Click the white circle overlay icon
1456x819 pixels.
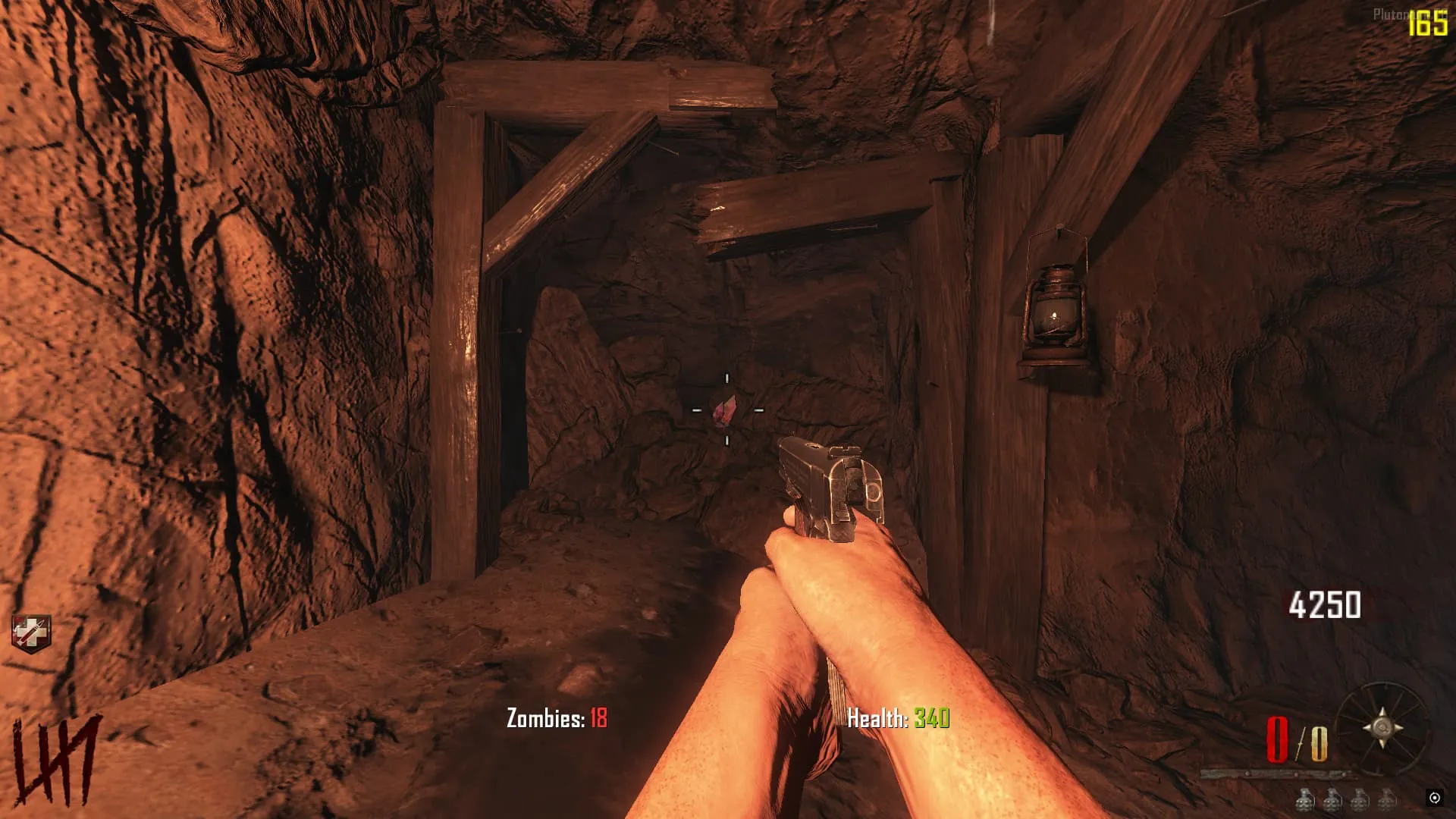[x=1434, y=798]
